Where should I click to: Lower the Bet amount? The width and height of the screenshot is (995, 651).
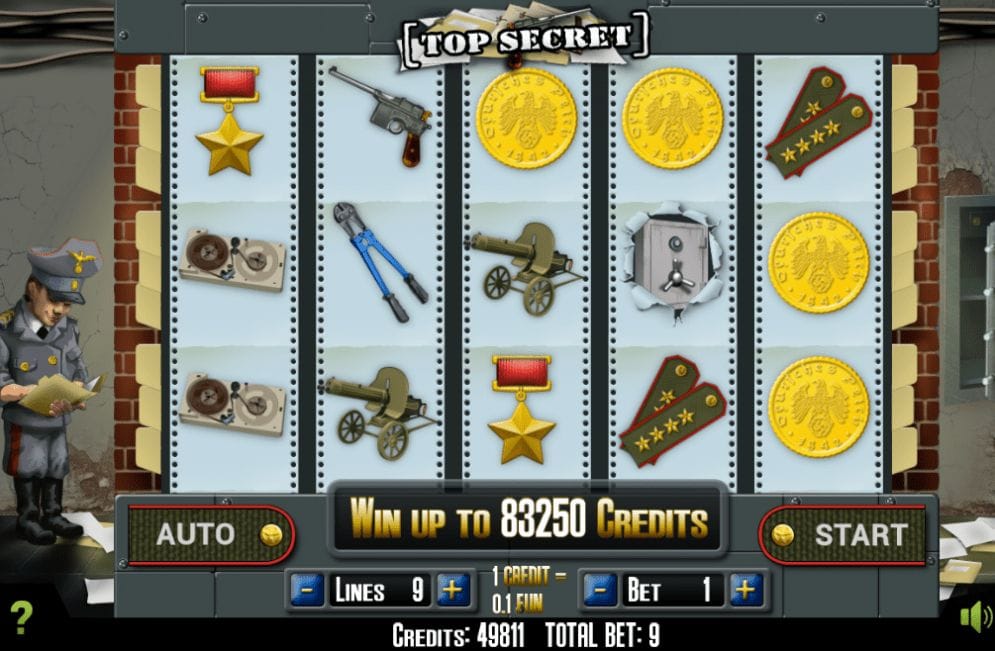coord(600,590)
